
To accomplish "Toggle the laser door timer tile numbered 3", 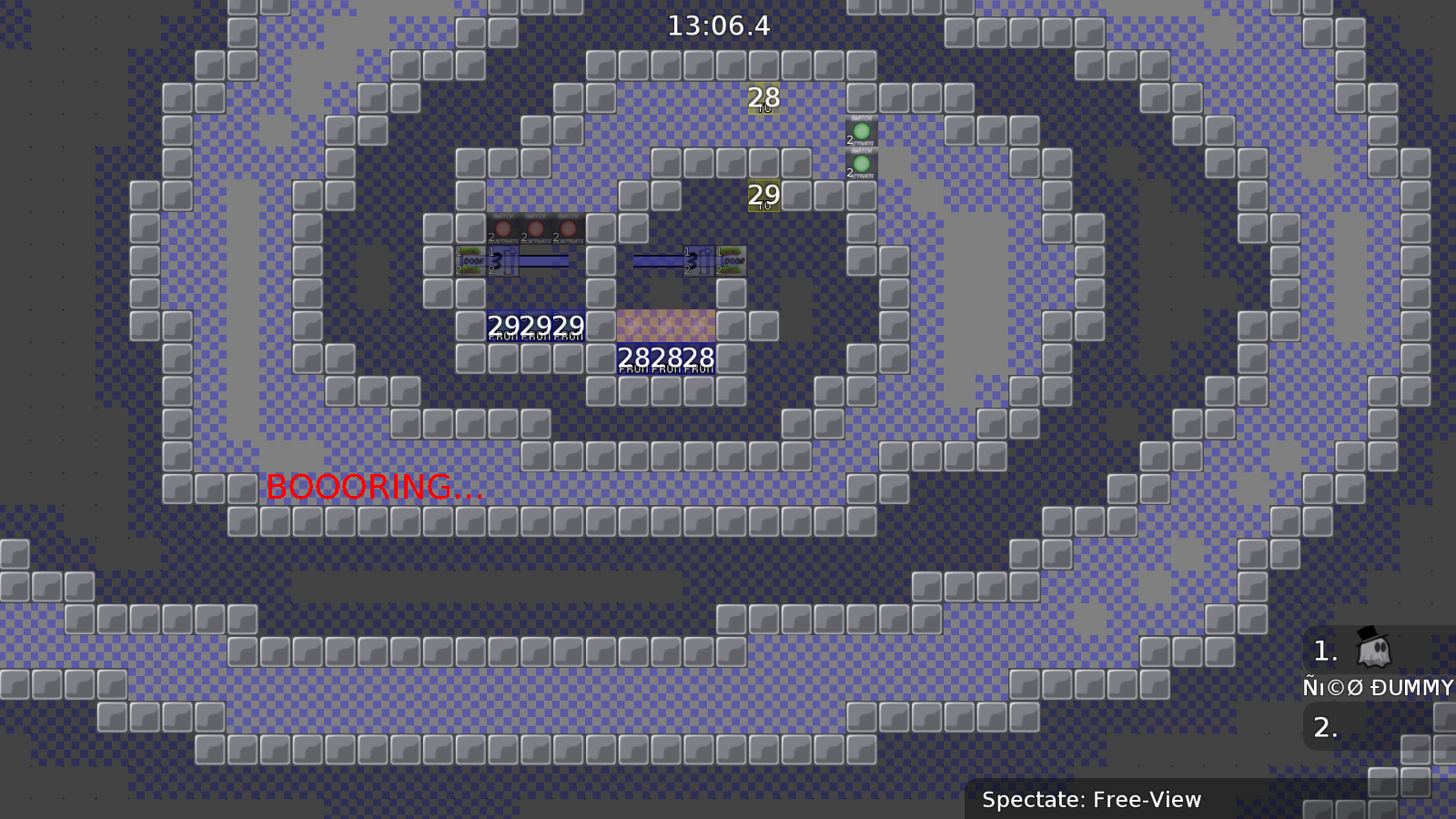I will (x=500, y=261).
